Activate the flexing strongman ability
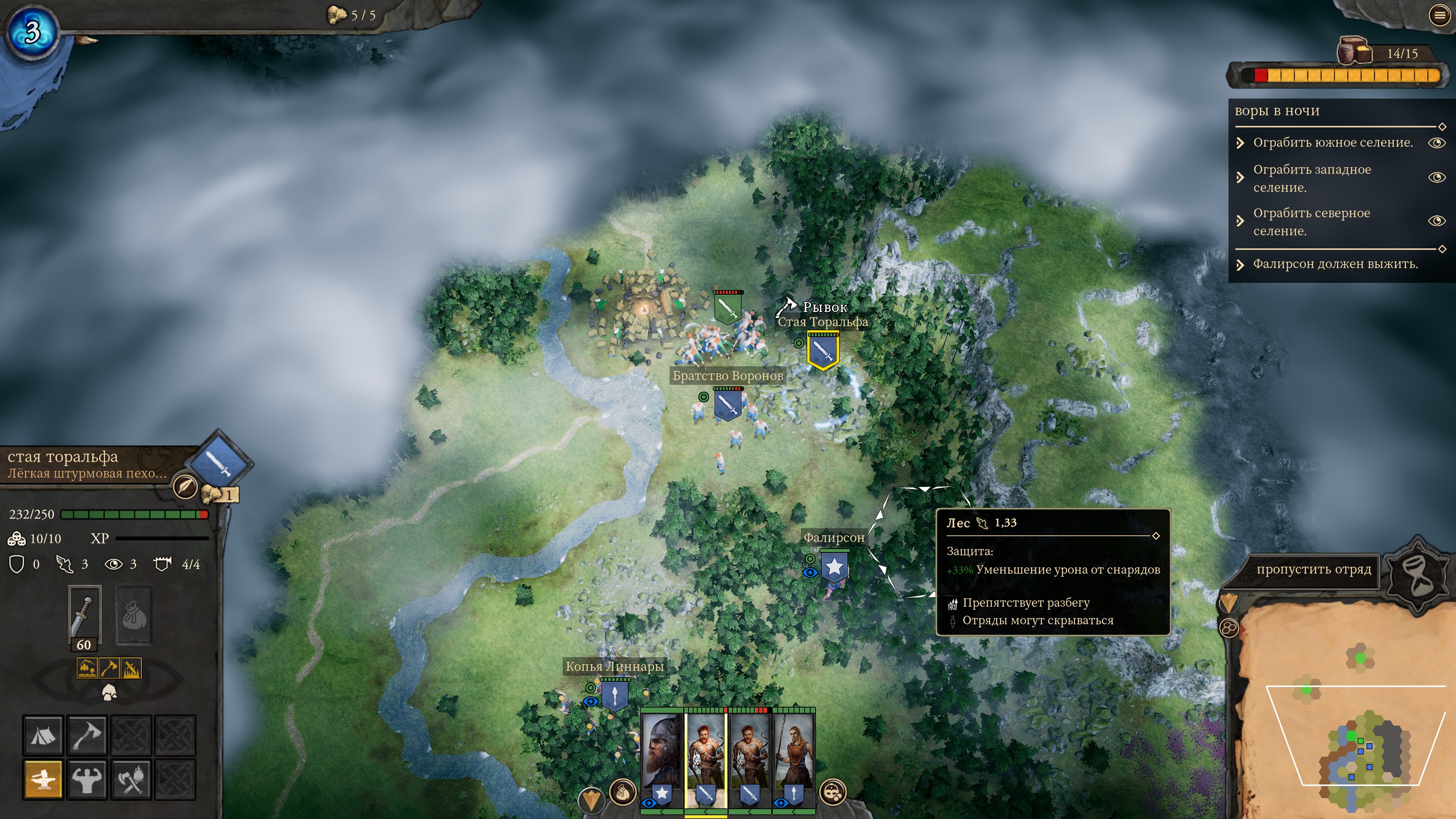The image size is (1456, 819). tap(87, 780)
